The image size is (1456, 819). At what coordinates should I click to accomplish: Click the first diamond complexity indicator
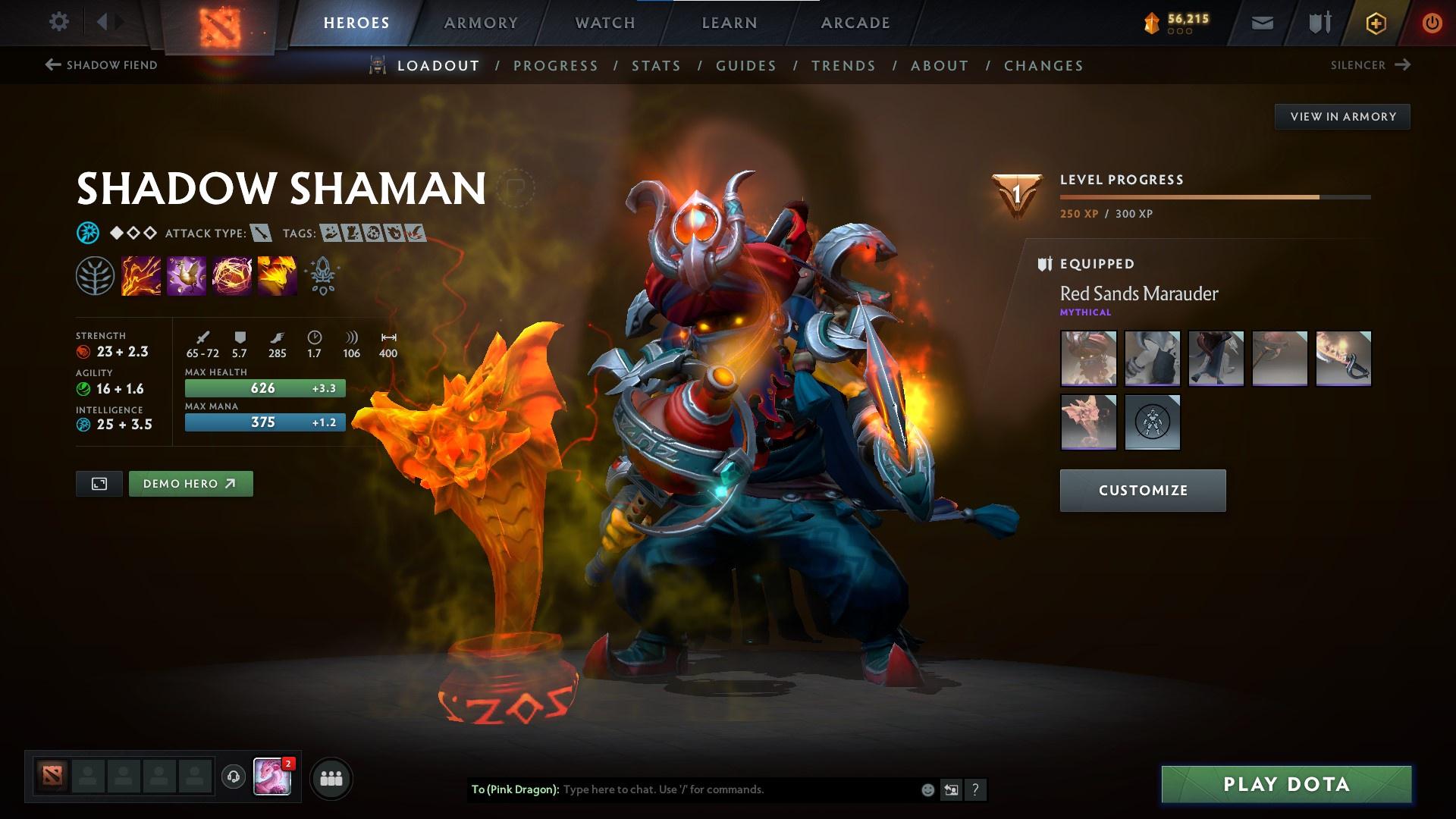point(116,233)
